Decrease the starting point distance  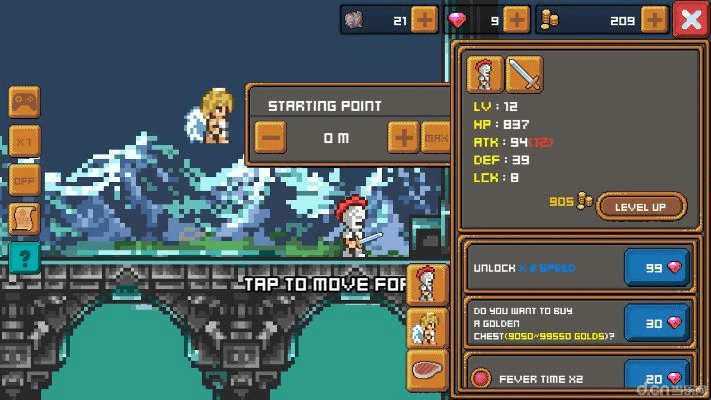(x=270, y=138)
